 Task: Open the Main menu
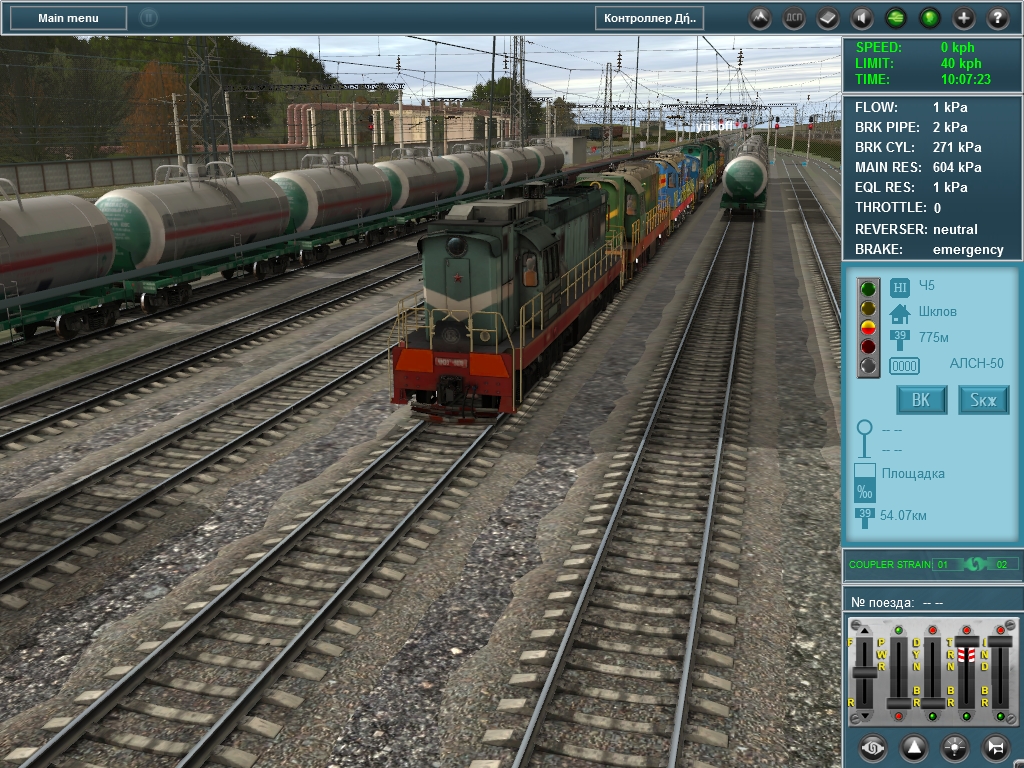tap(68, 18)
